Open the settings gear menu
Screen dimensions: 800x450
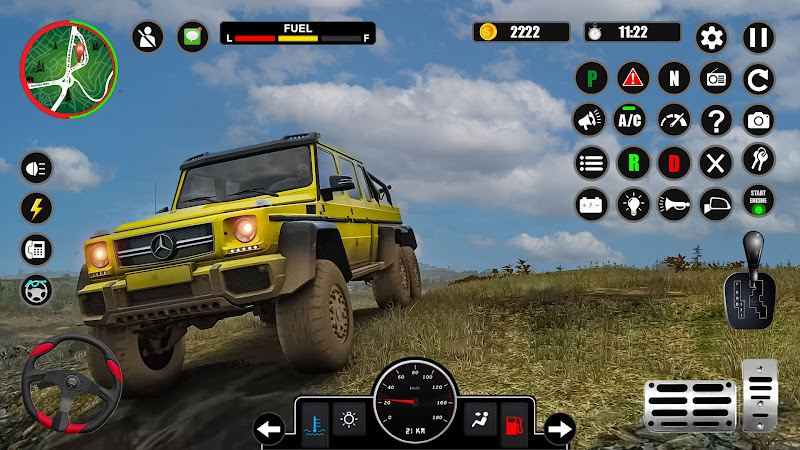(711, 38)
